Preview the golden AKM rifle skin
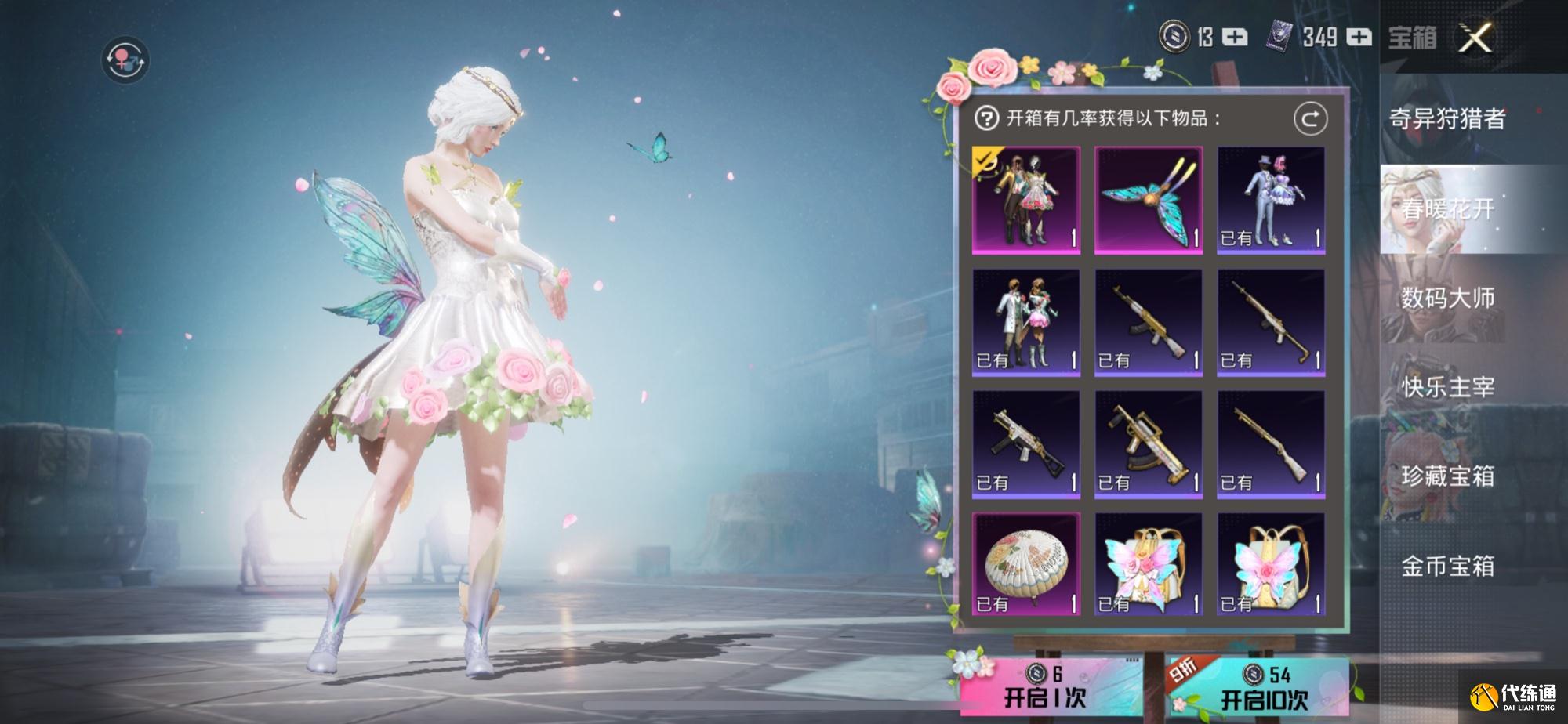 [1149, 323]
